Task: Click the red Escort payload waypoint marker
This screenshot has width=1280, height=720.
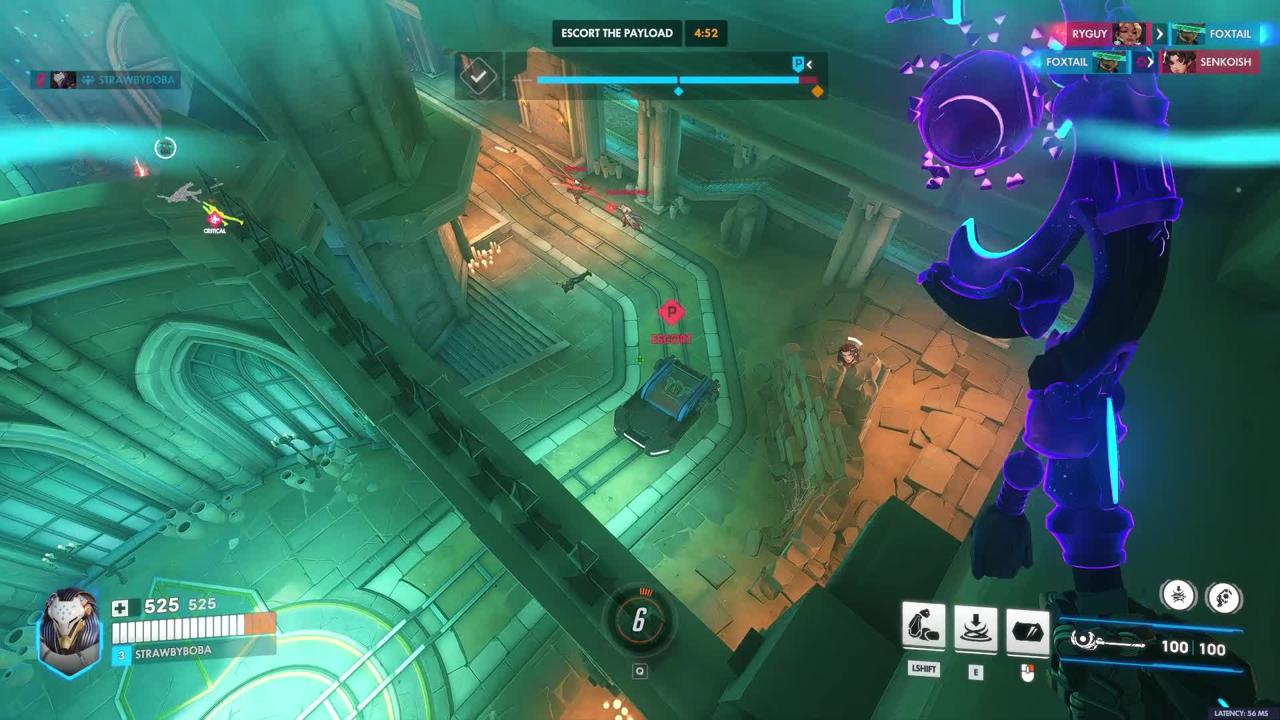Action: (x=671, y=314)
